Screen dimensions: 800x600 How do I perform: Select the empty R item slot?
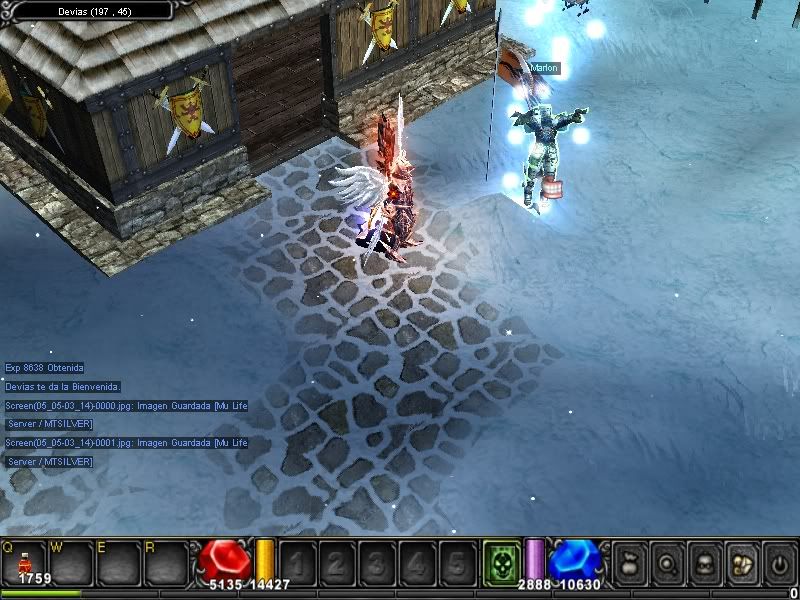166,564
